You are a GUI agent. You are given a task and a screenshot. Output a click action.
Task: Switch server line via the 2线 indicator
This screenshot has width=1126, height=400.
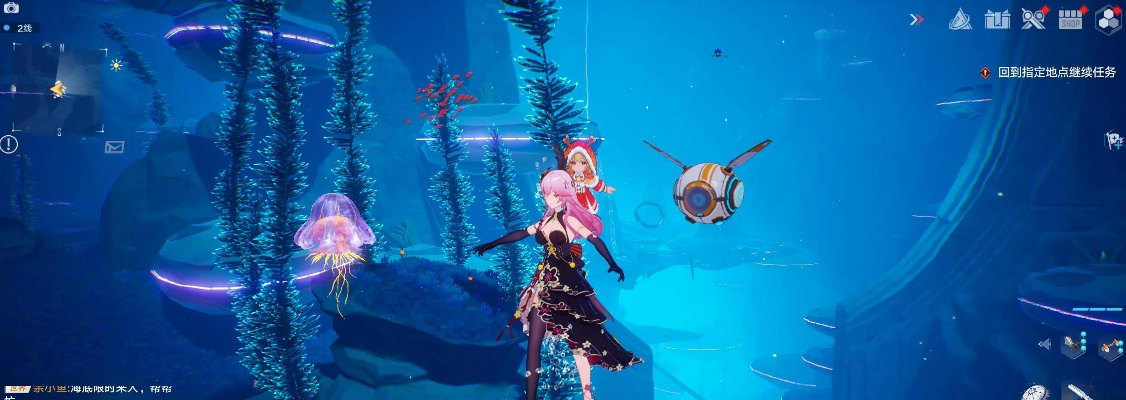22,28
